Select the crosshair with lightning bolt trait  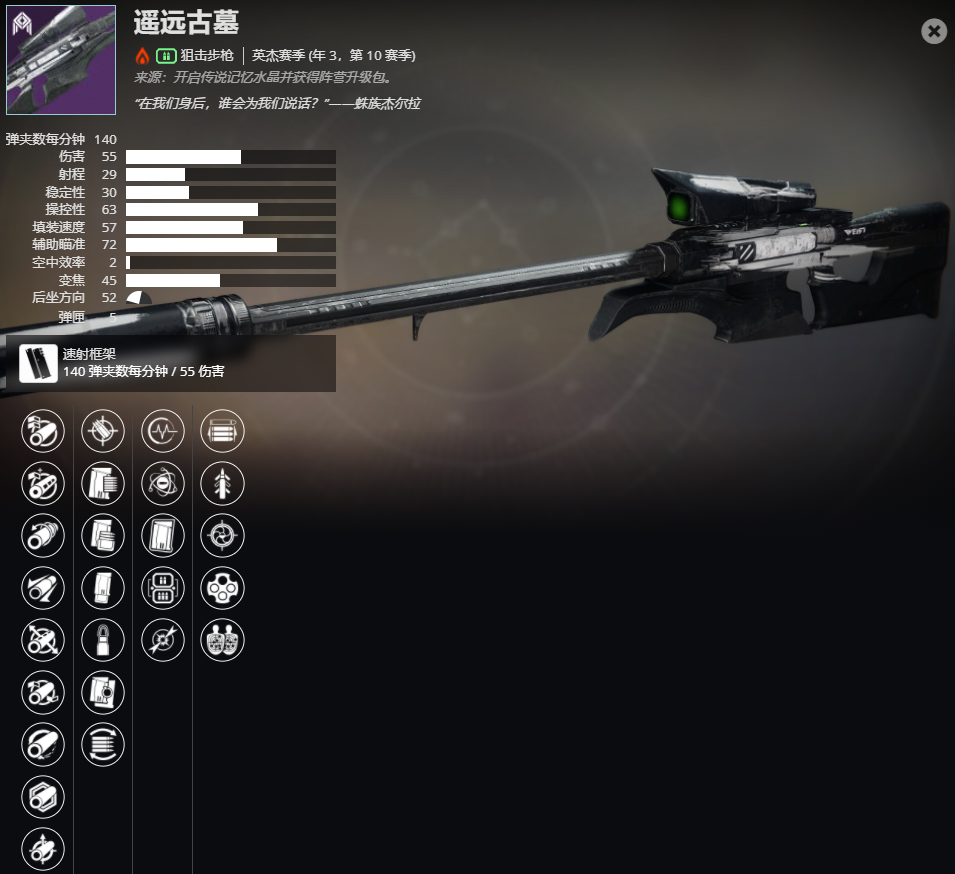click(x=163, y=640)
